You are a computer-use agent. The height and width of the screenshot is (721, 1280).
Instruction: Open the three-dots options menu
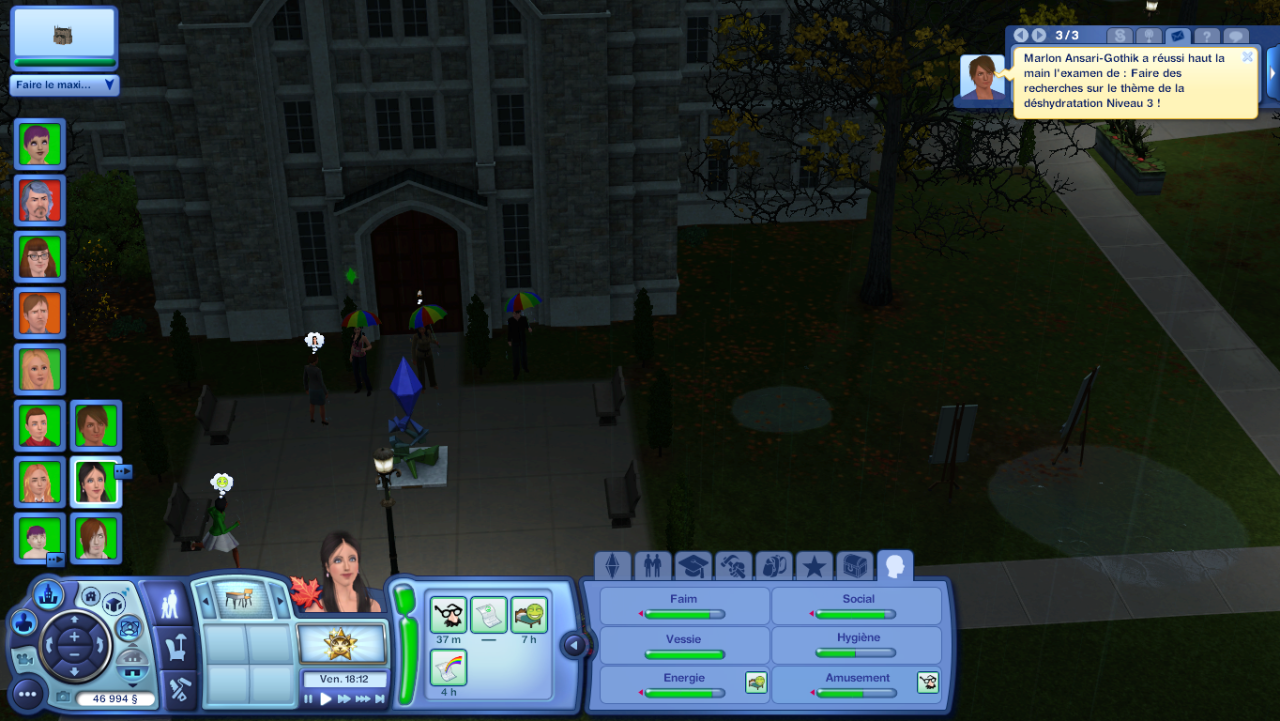point(27,693)
